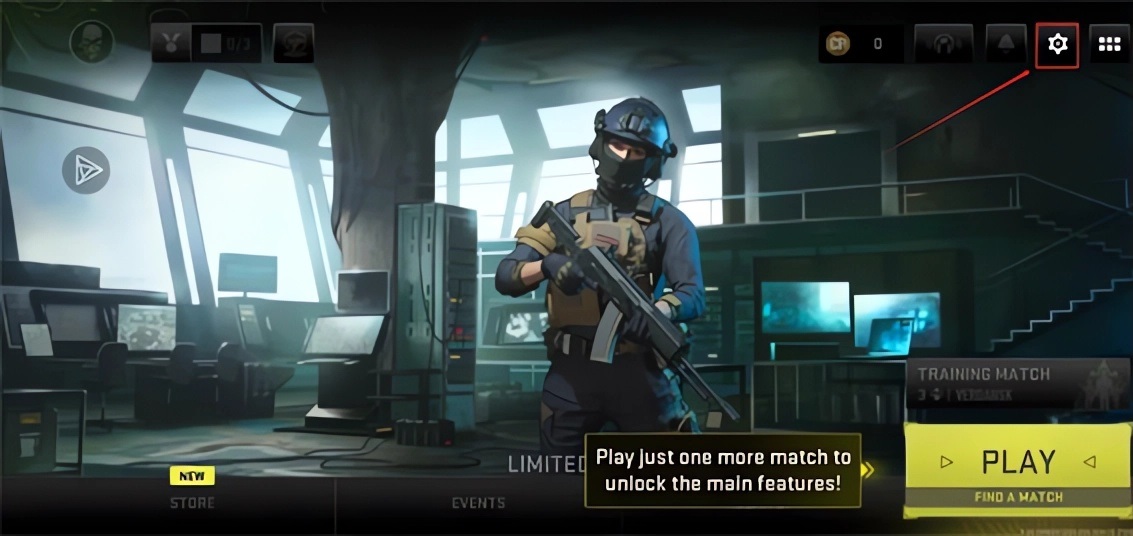This screenshot has height=536, width=1133.
Task: Open the nine-dot grid menu
Action: tap(1109, 44)
